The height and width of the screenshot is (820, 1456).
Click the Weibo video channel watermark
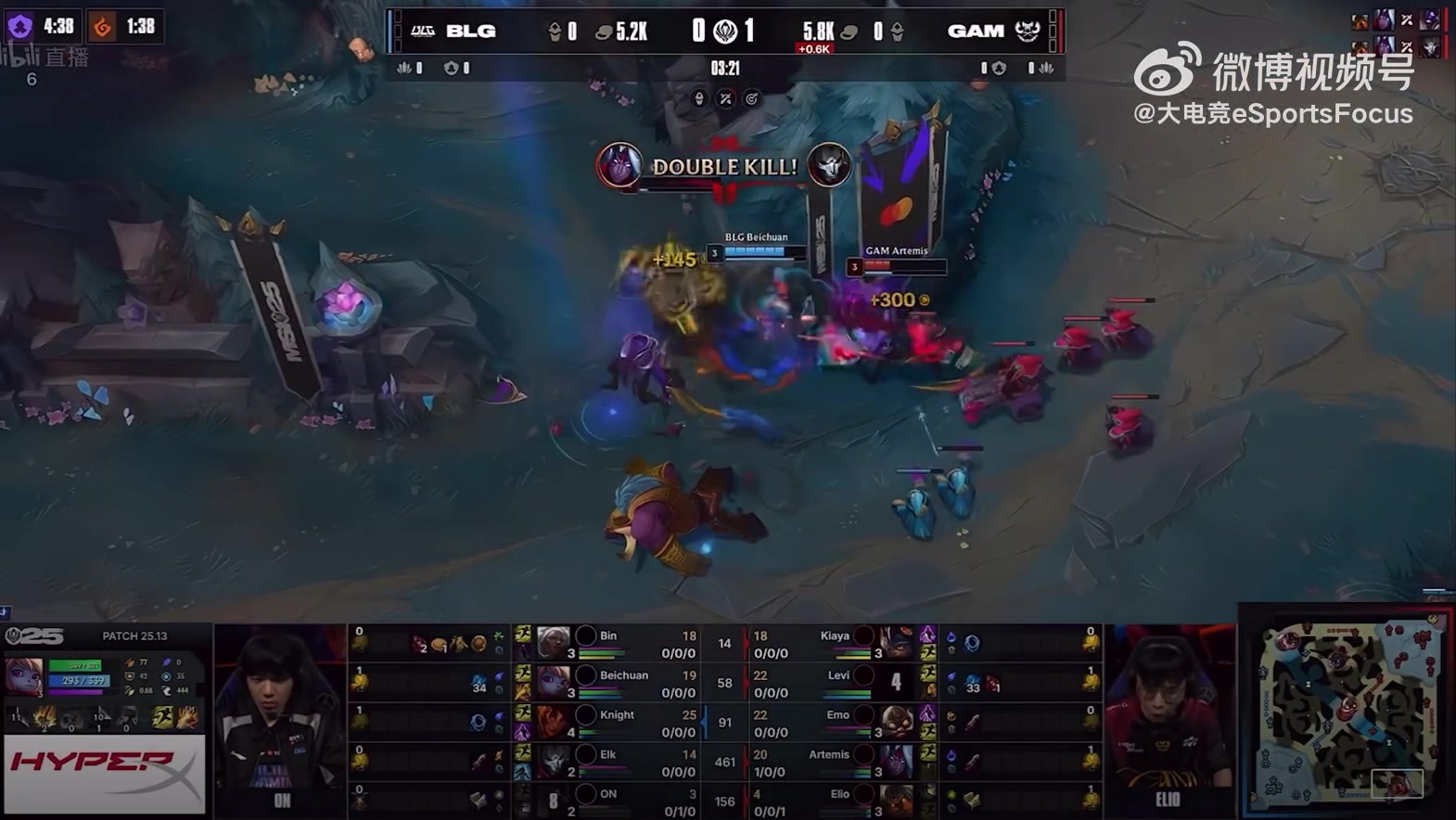pos(1273,83)
